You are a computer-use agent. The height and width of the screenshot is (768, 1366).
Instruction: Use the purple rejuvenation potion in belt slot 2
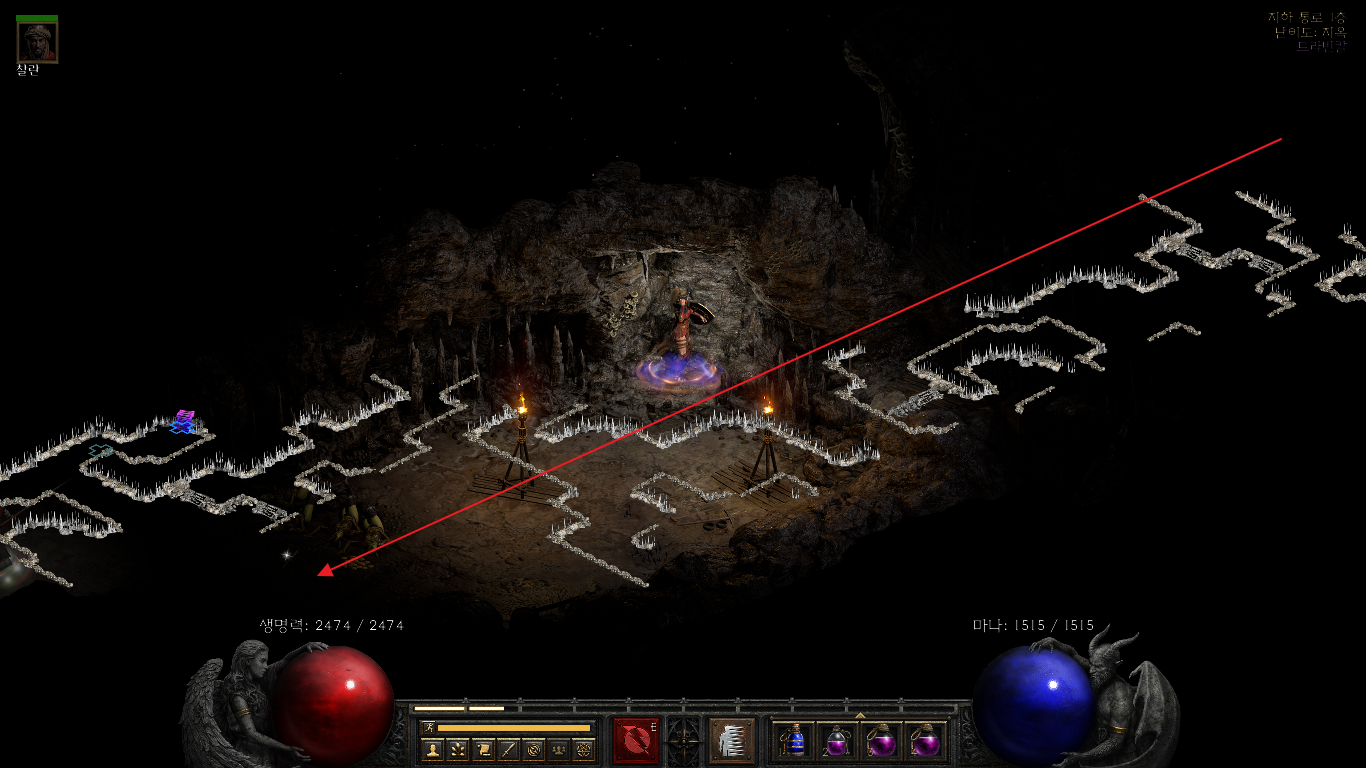[x=837, y=741]
